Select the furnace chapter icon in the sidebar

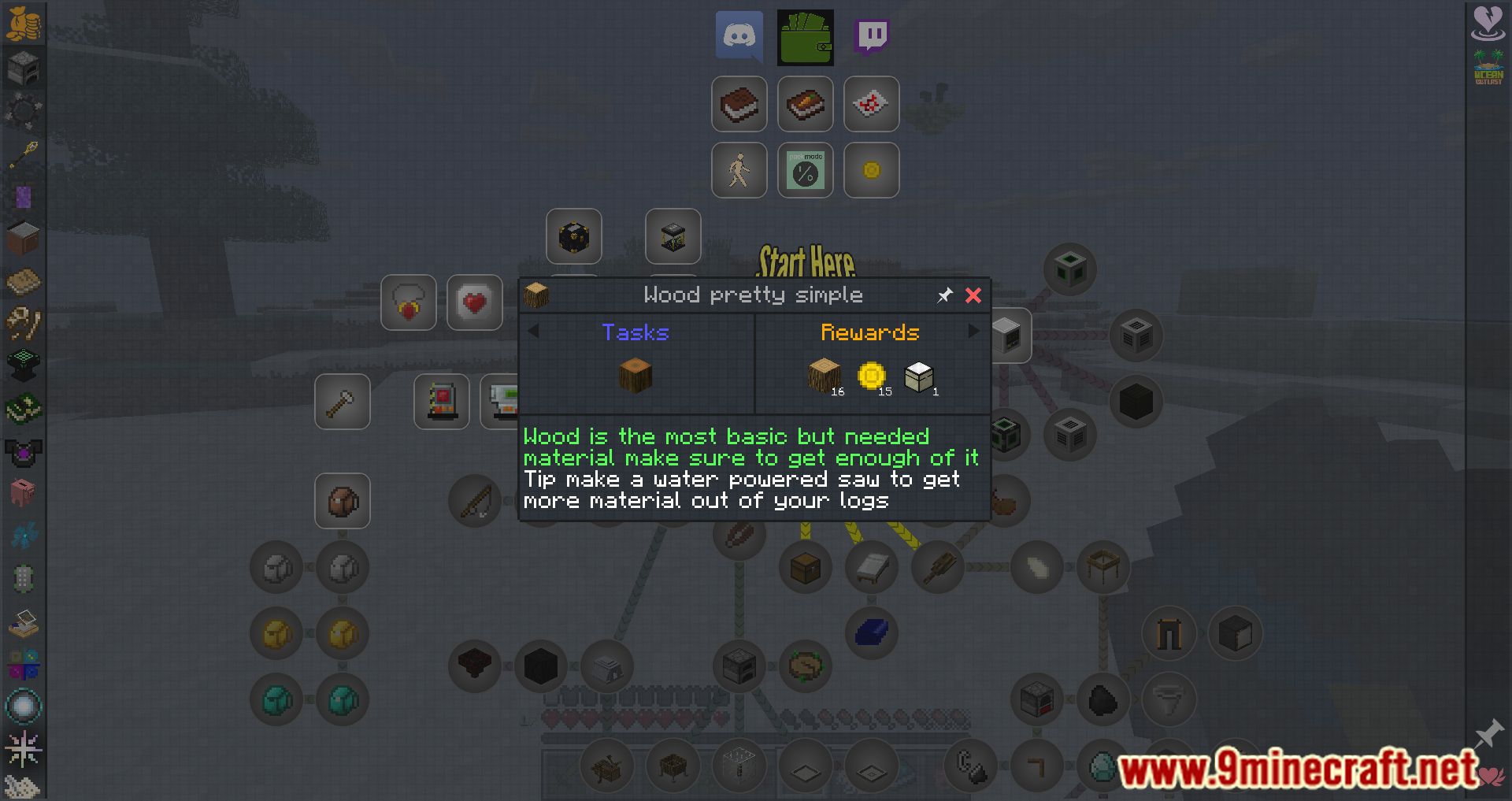coord(24,68)
